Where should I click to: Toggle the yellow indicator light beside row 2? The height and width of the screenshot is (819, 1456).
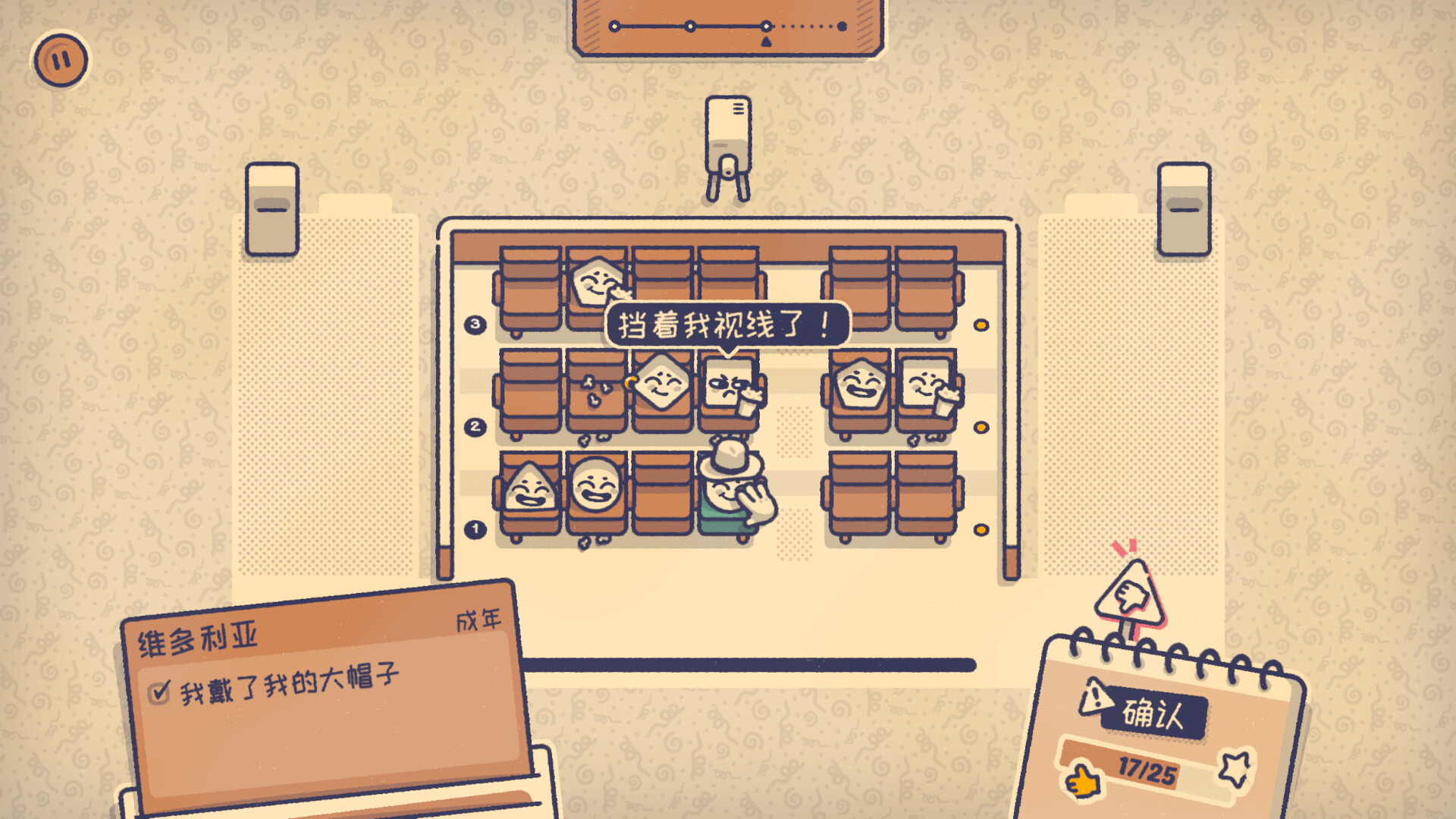click(x=981, y=426)
